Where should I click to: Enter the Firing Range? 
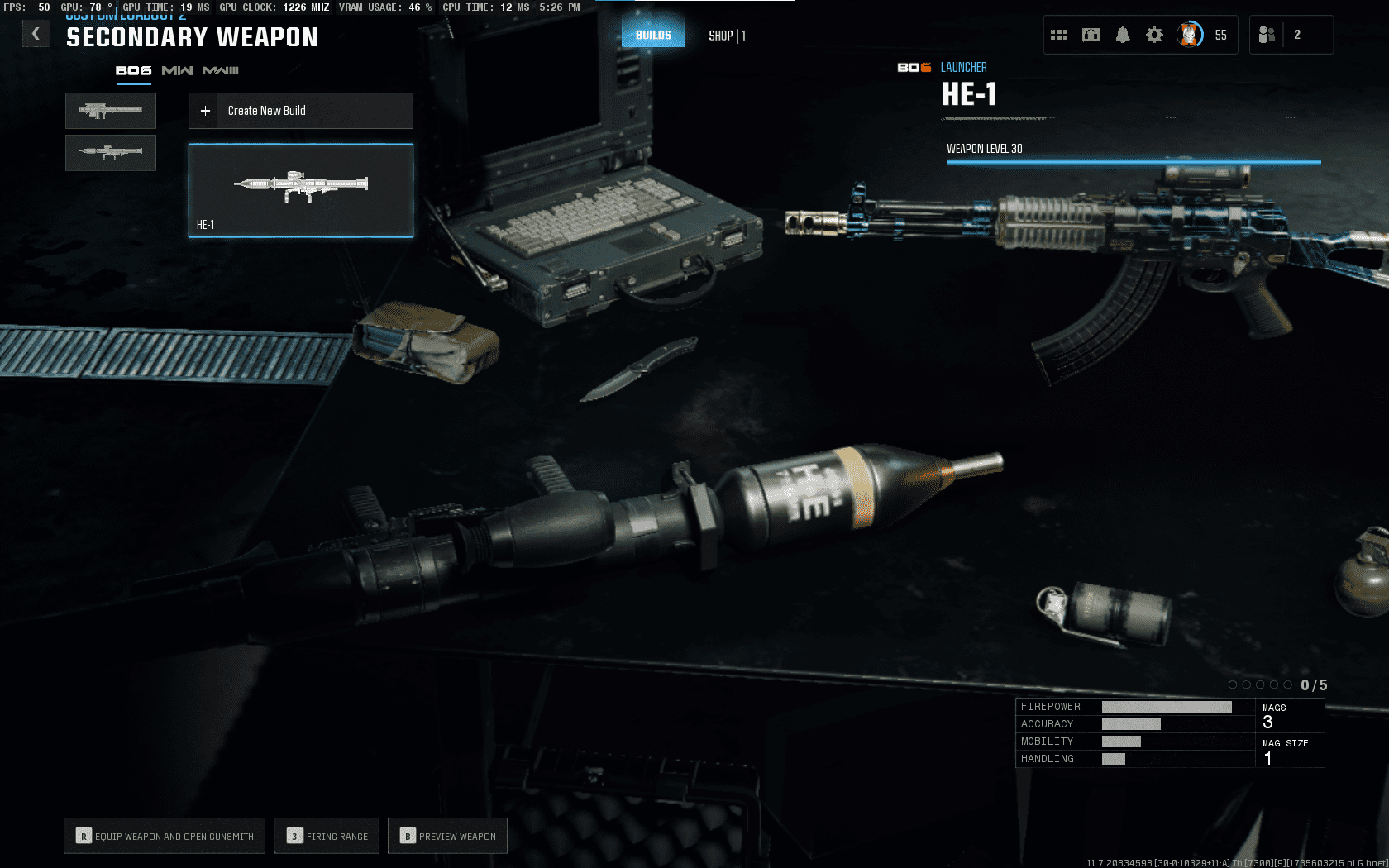coord(327,836)
